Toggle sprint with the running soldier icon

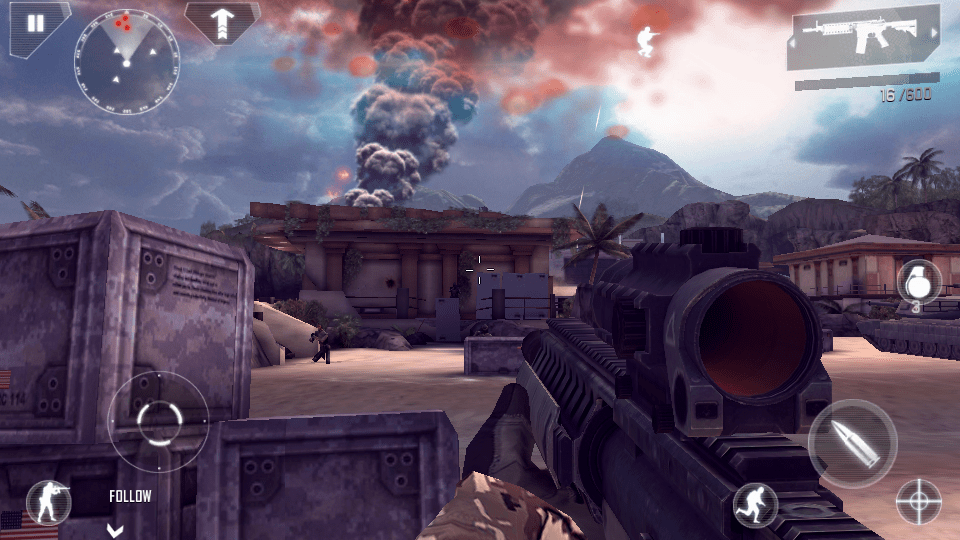tap(755, 505)
